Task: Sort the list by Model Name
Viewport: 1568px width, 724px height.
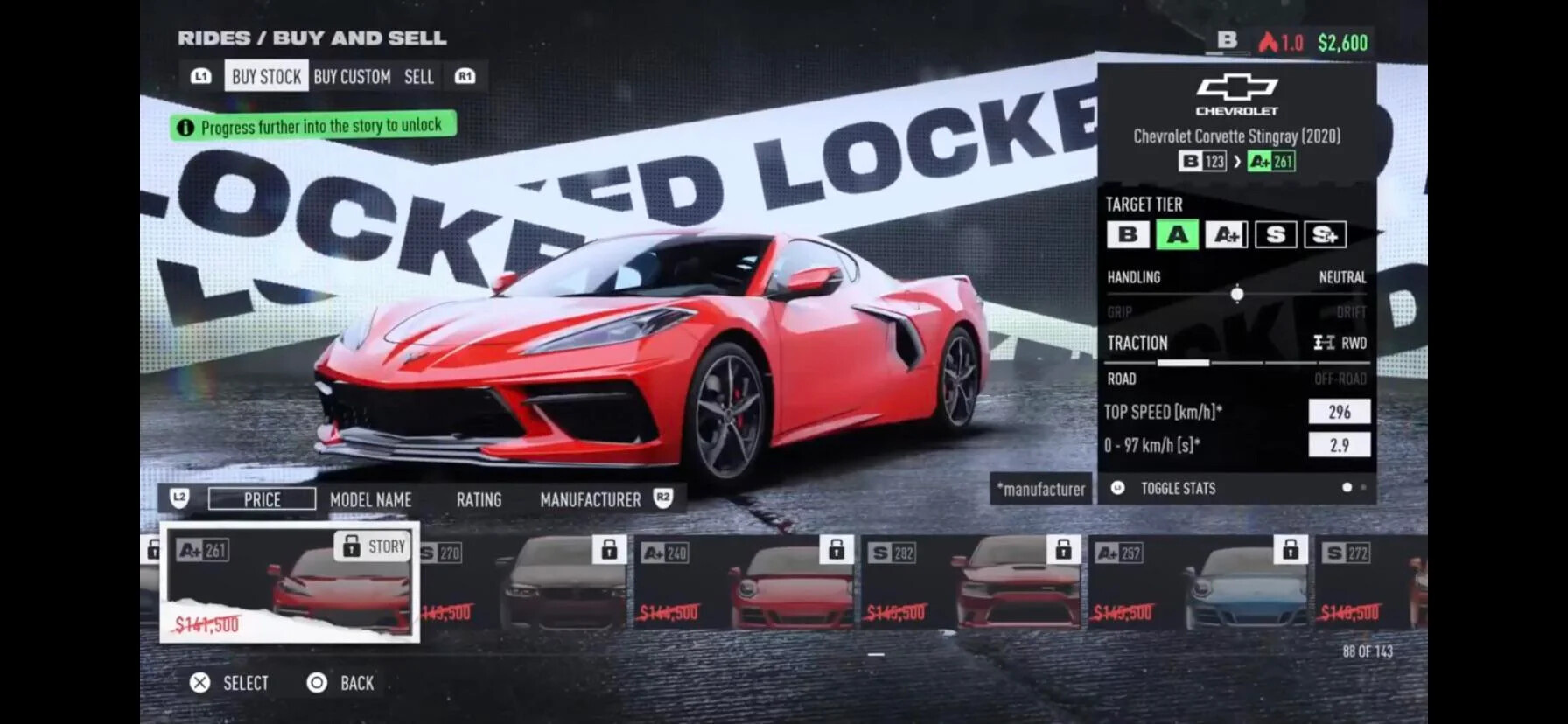Action: tap(370, 499)
